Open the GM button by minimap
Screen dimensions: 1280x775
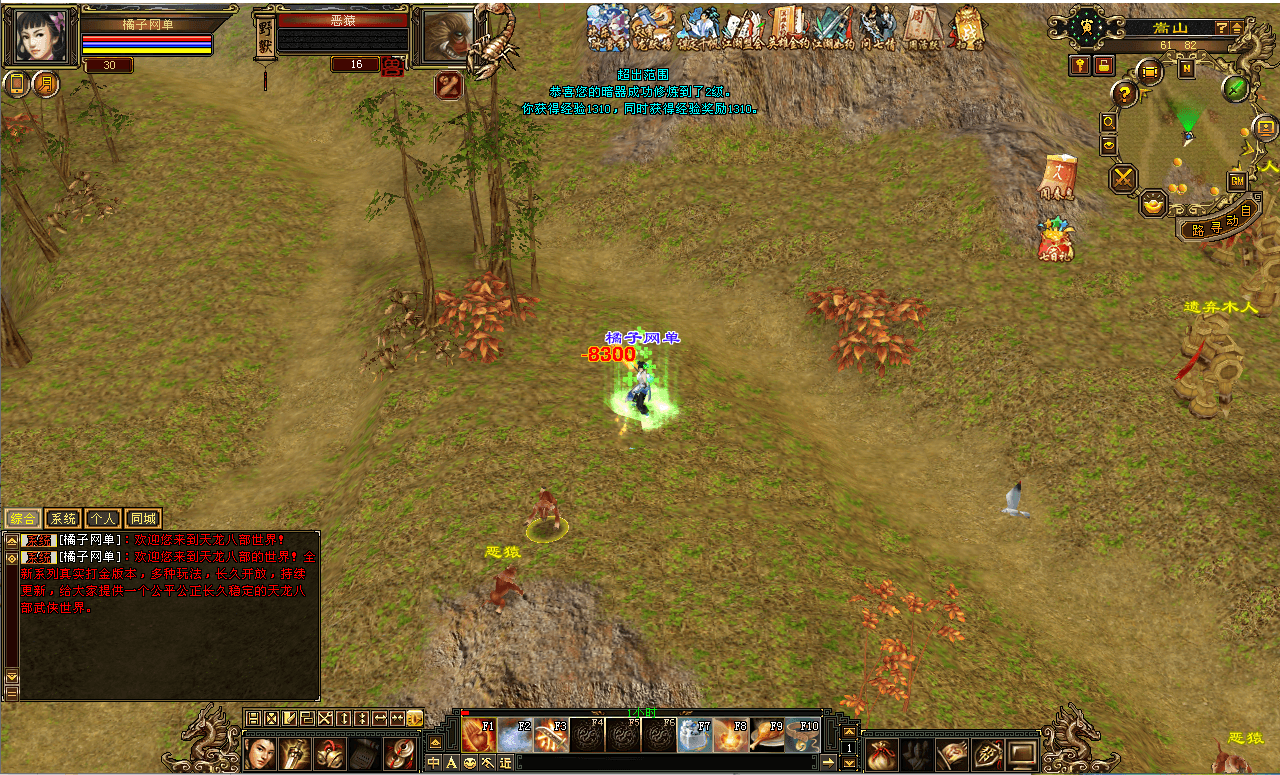[1237, 181]
